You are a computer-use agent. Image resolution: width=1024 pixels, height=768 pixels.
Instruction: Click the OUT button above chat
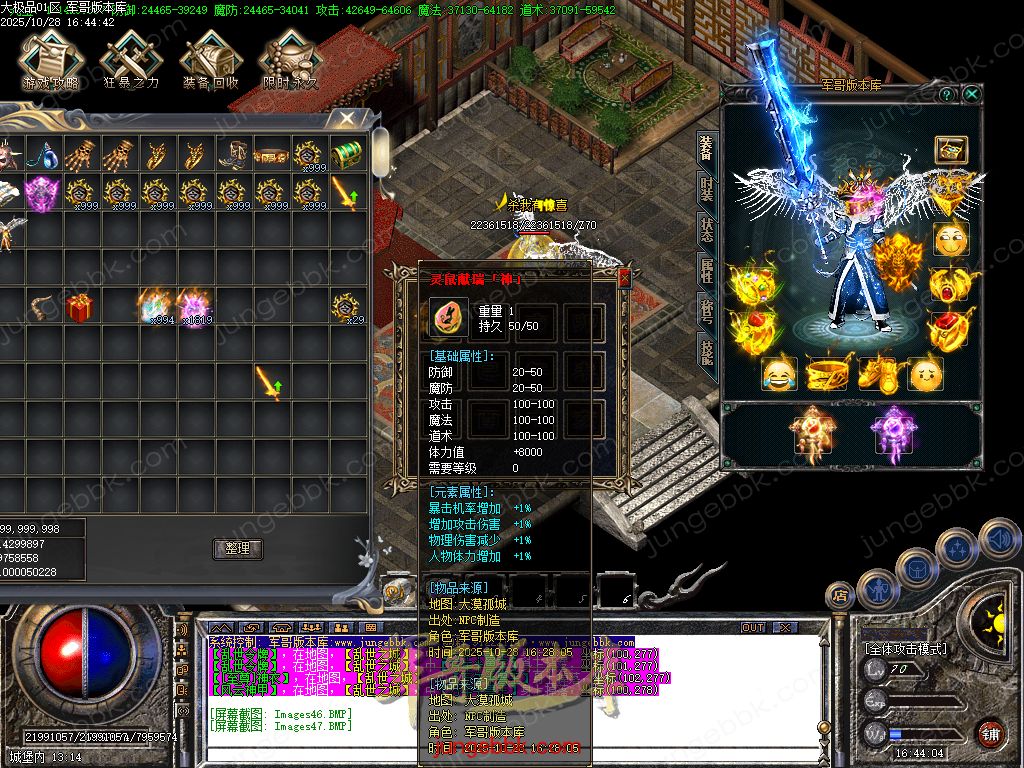pos(753,627)
